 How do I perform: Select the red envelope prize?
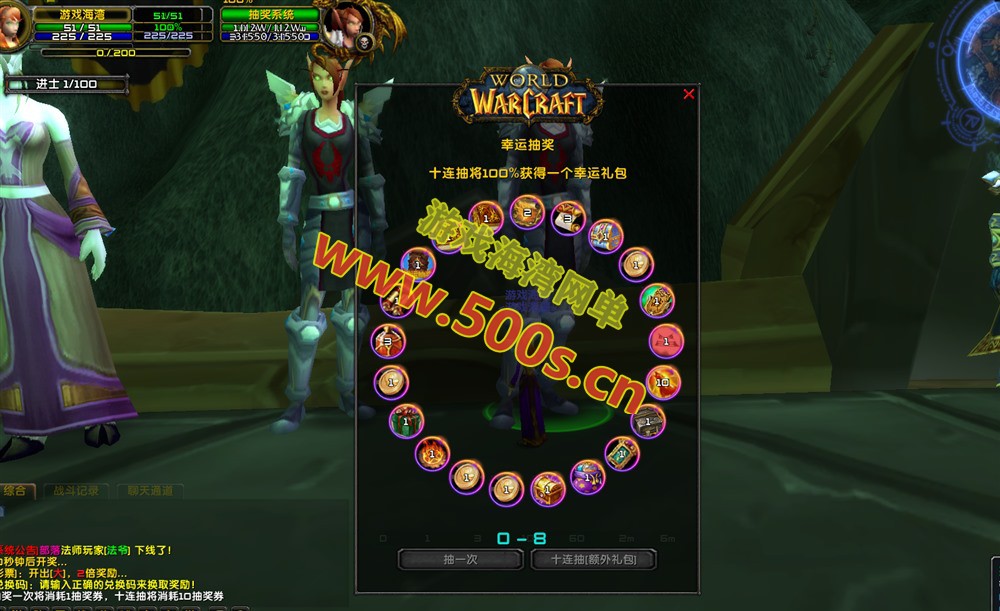pyautogui.click(x=665, y=340)
